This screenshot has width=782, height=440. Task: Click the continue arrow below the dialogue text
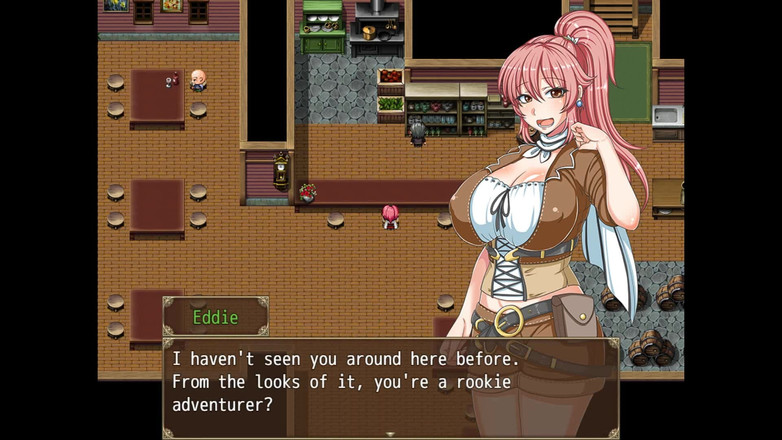pos(390,434)
